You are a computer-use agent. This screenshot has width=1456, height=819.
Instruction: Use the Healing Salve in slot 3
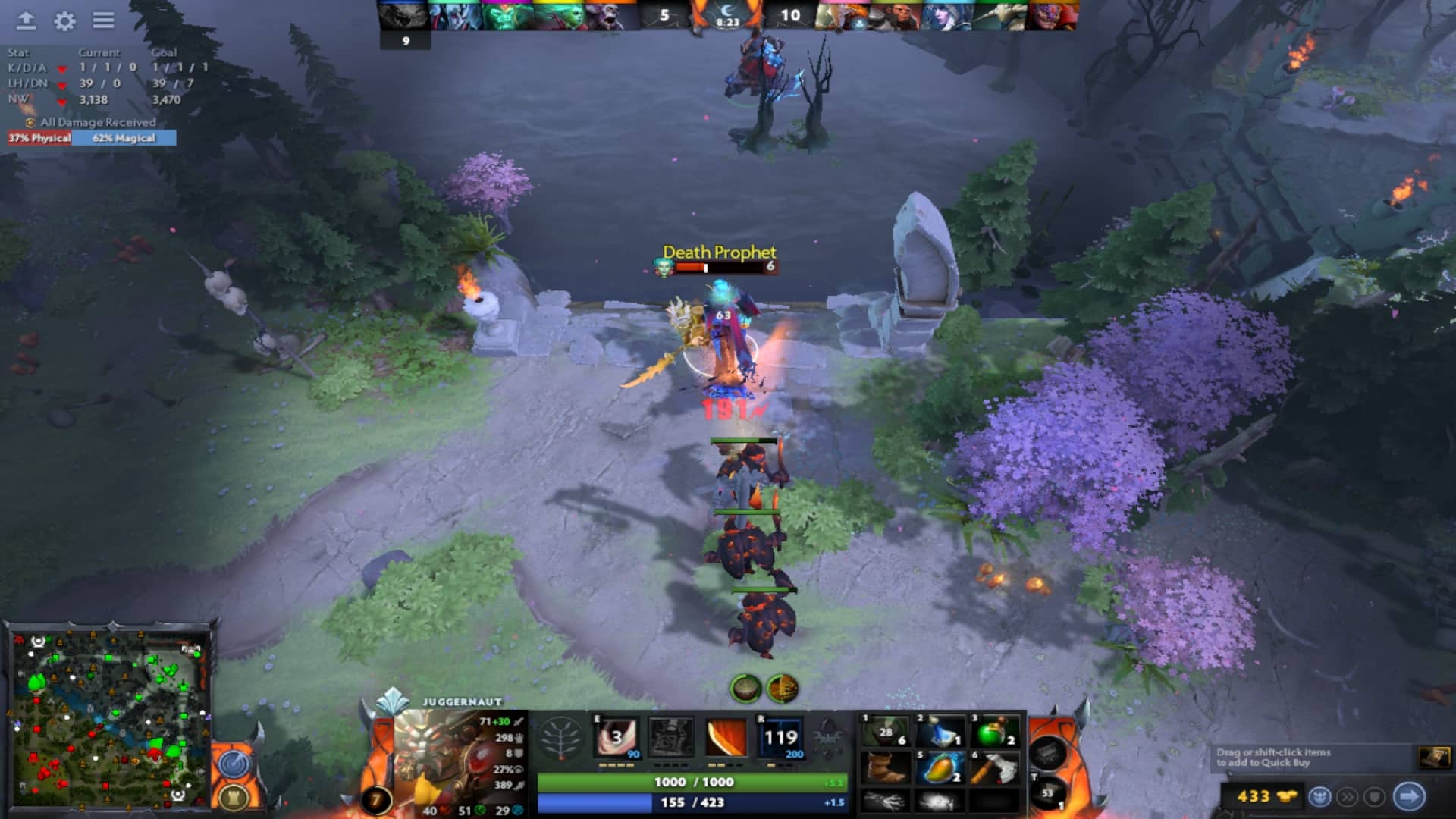coord(993,732)
